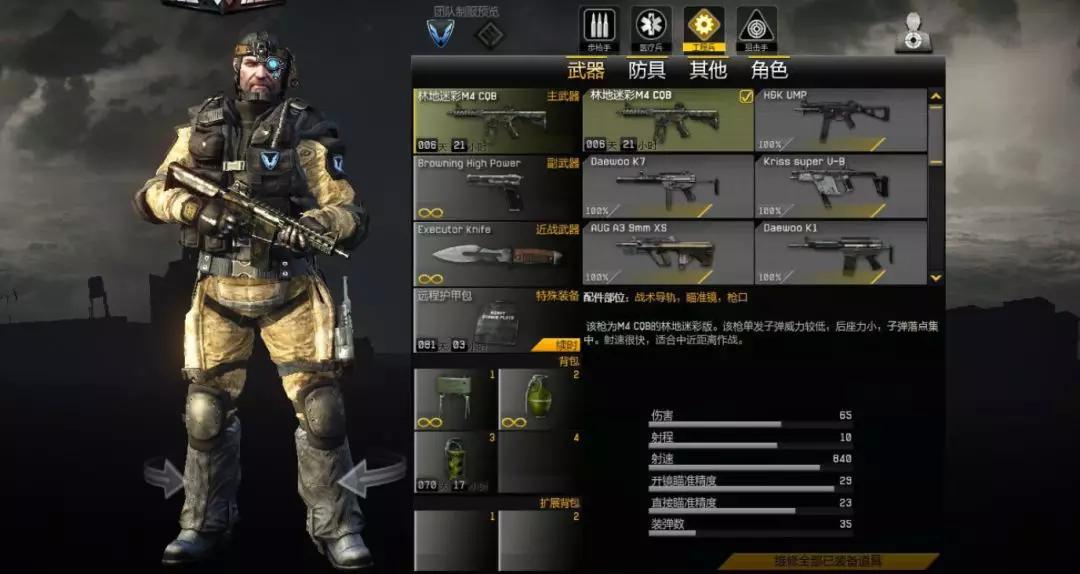The height and width of the screenshot is (574, 1080).
Task: Click the 维修全部已装备道具 repair button
Action: [x=829, y=562]
